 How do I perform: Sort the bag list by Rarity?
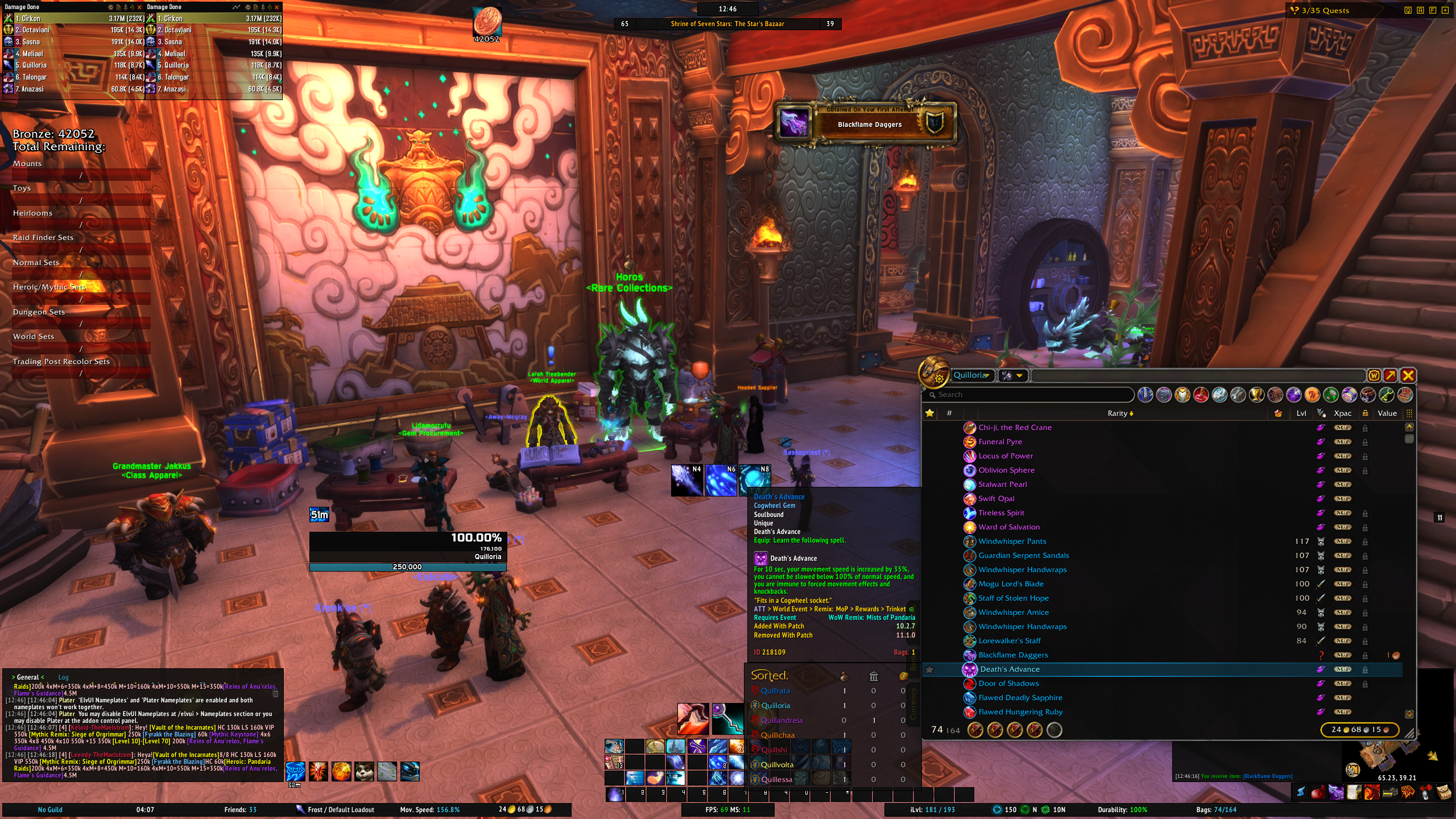click(1119, 413)
